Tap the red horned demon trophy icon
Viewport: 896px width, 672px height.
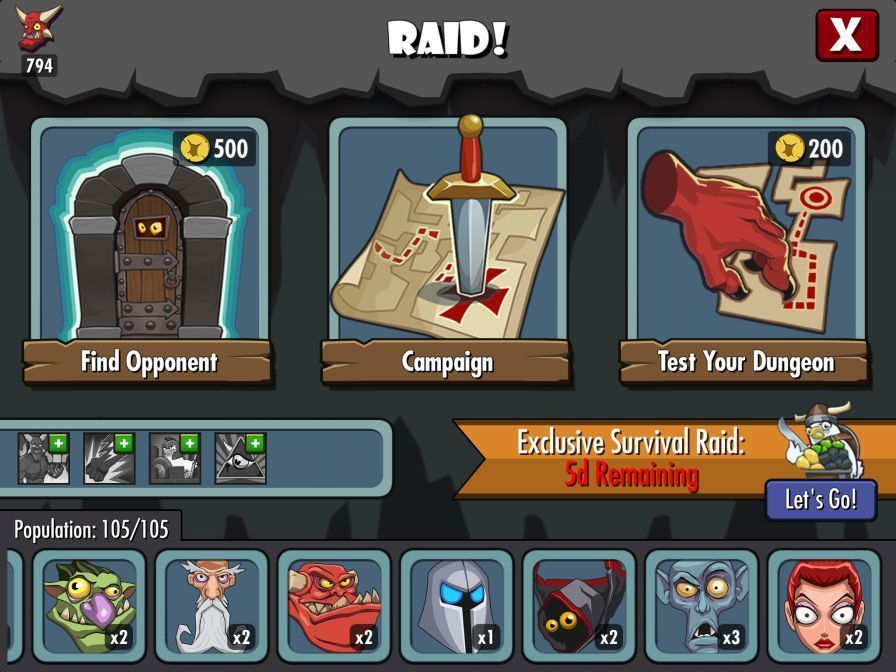pyautogui.click(x=39, y=28)
